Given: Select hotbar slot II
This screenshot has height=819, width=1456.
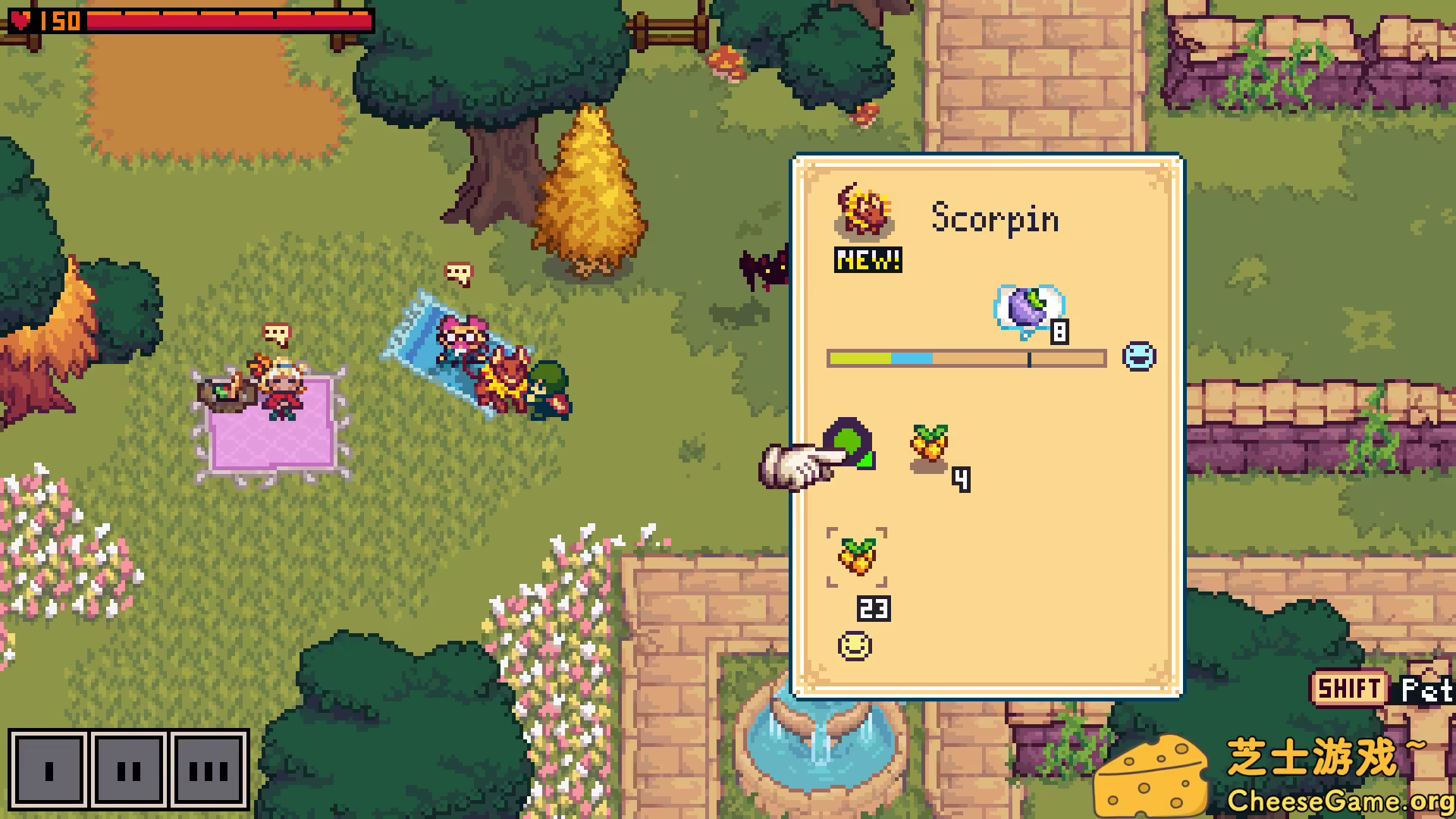Looking at the screenshot, I should (129, 770).
